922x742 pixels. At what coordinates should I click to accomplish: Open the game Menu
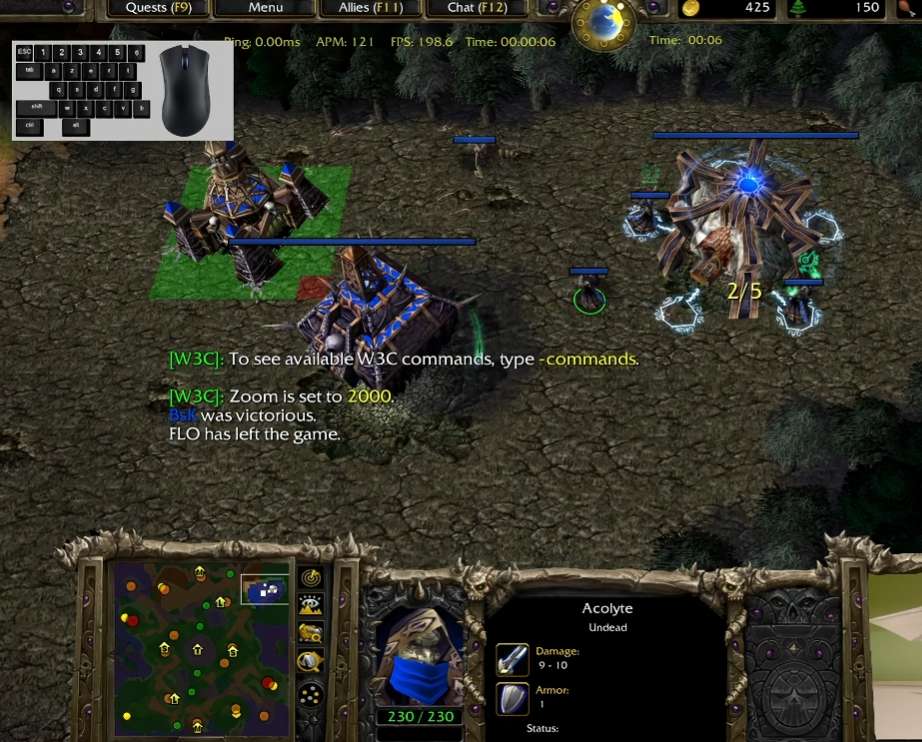pyautogui.click(x=265, y=8)
